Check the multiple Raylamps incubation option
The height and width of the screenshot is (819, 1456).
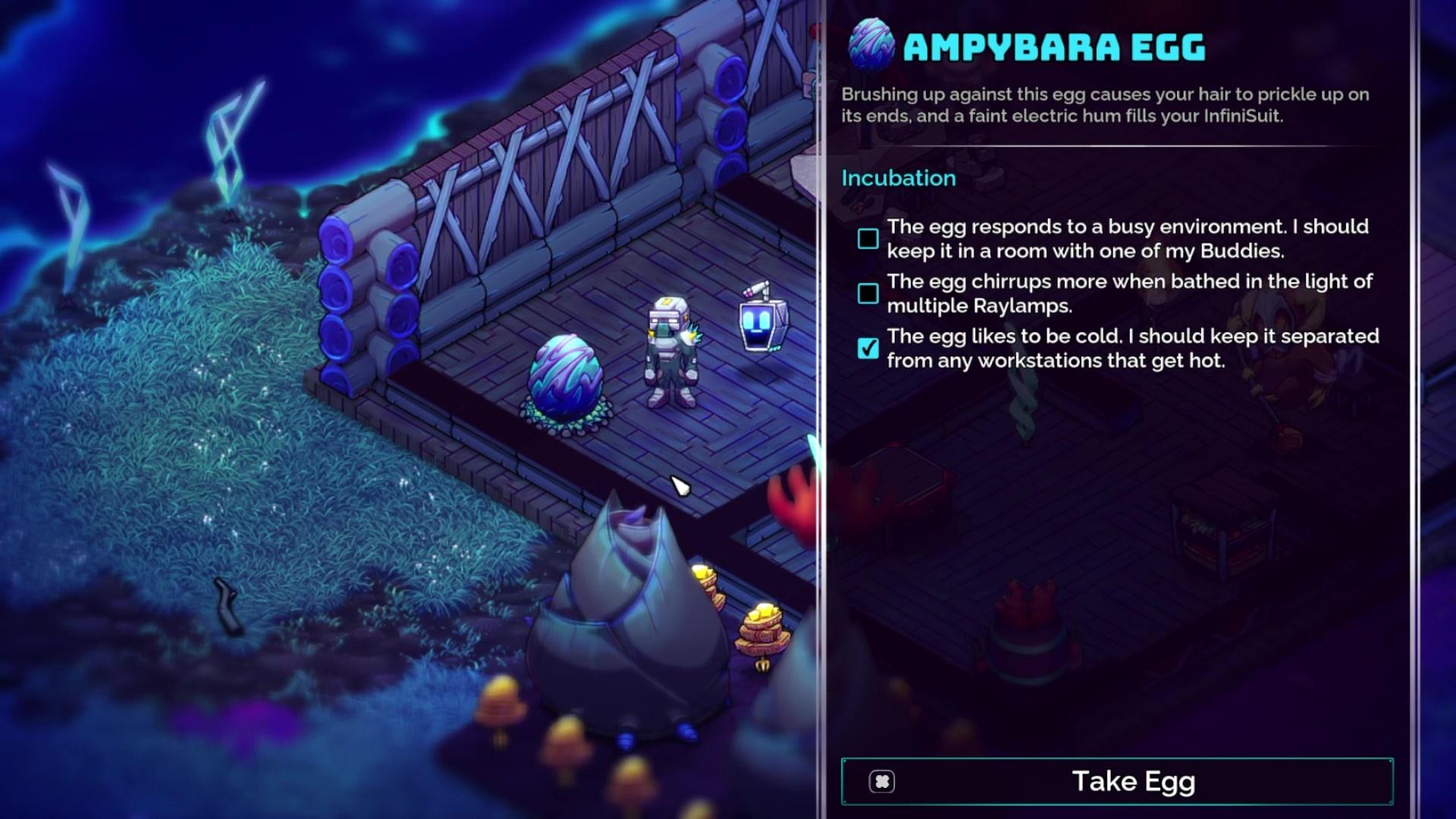pos(868,293)
